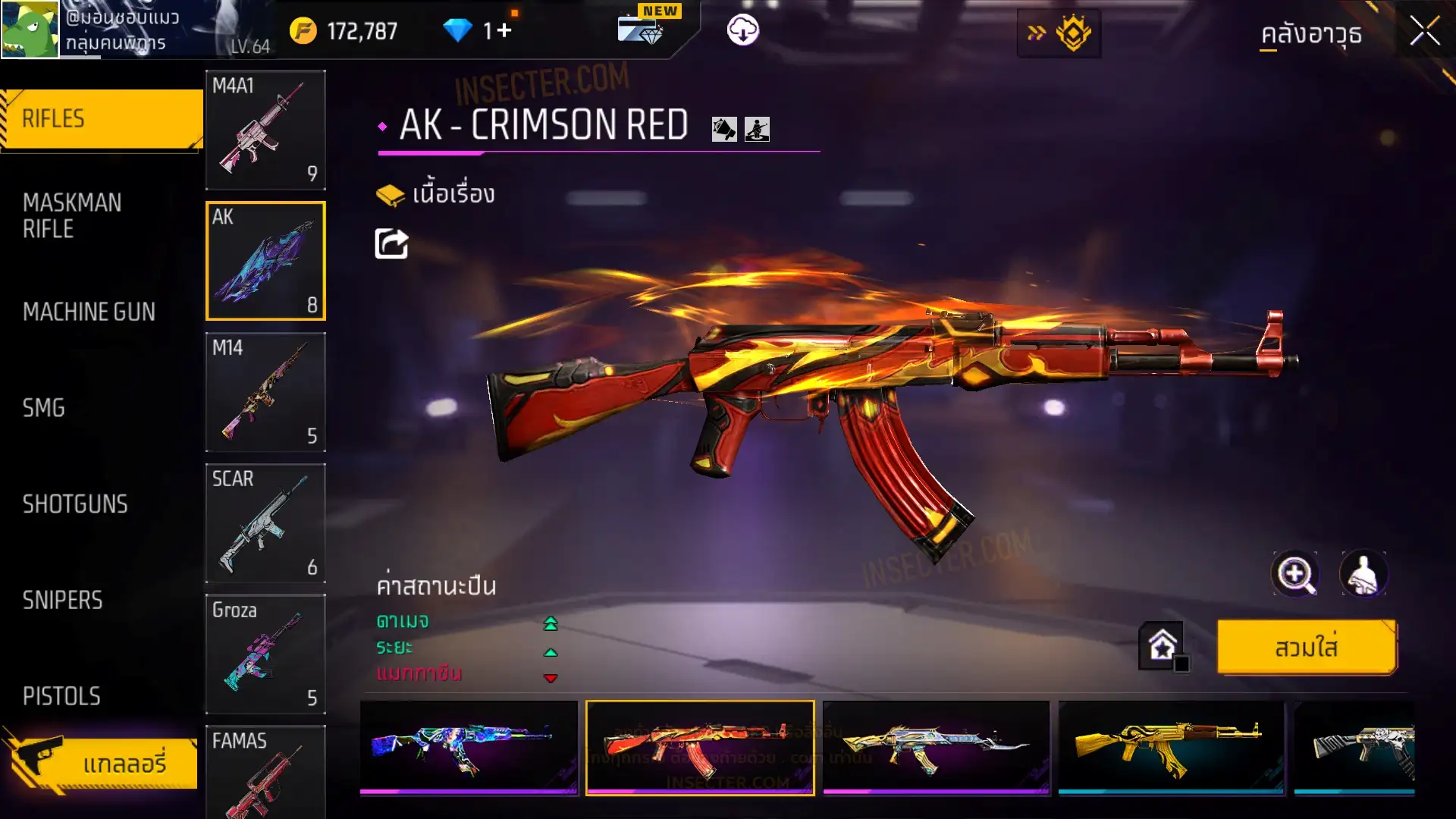Open the gallery button with pistol icon
Image resolution: width=1456 pixels, height=819 pixels.
(x=102, y=763)
